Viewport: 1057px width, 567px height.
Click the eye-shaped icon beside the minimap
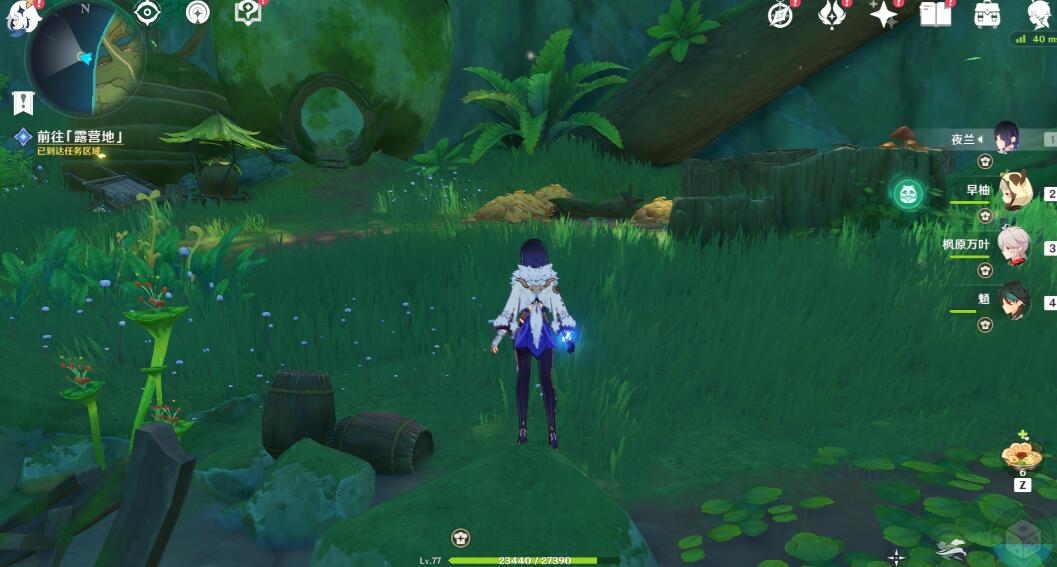[148, 13]
